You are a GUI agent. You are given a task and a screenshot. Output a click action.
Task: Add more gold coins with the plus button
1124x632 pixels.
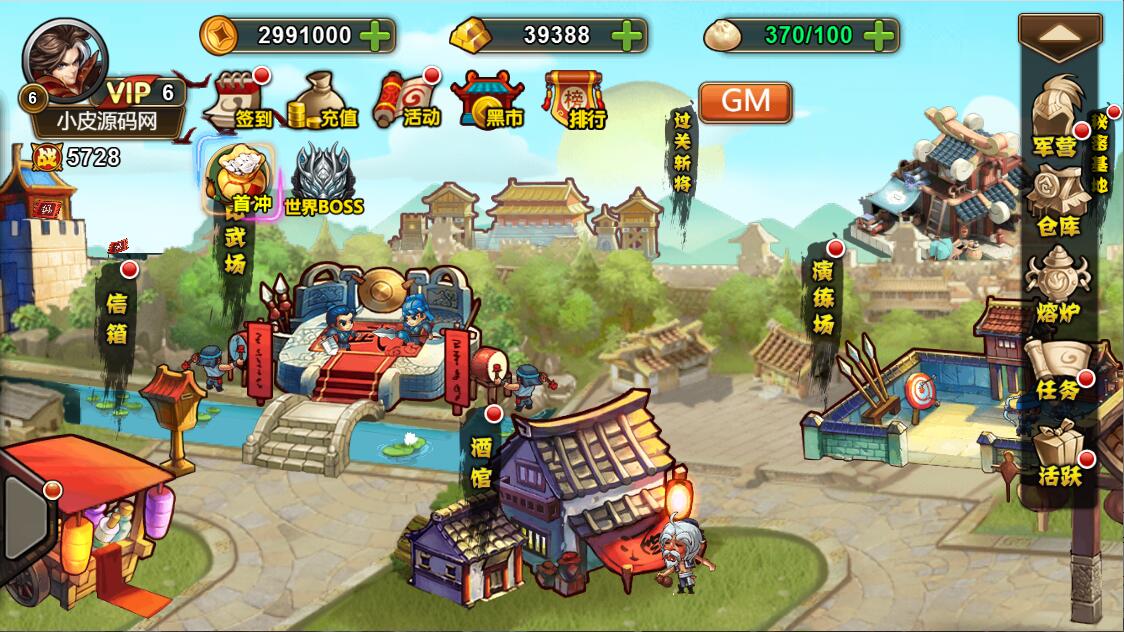375,36
